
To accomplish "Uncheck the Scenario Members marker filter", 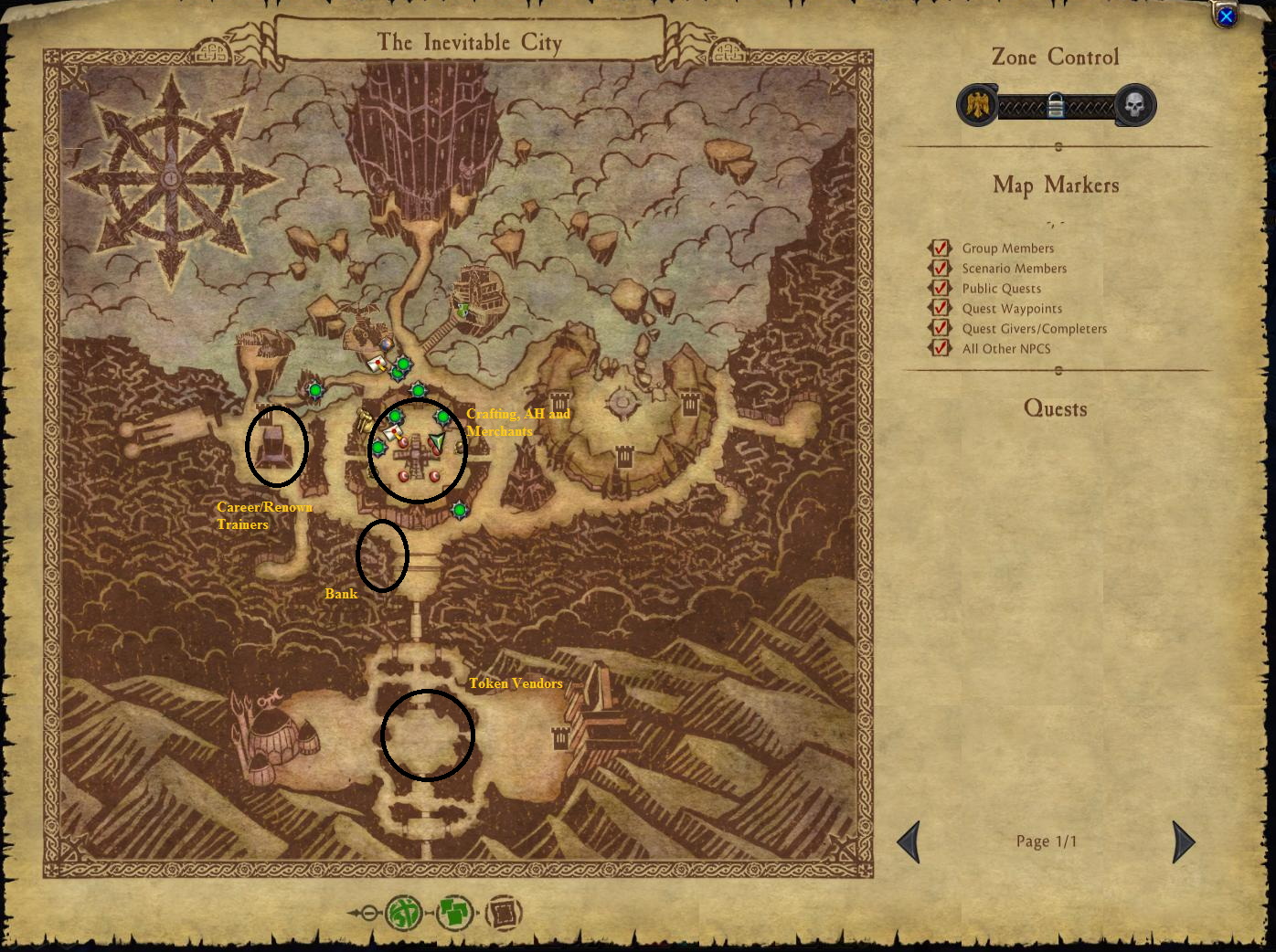I will pos(940,269).
